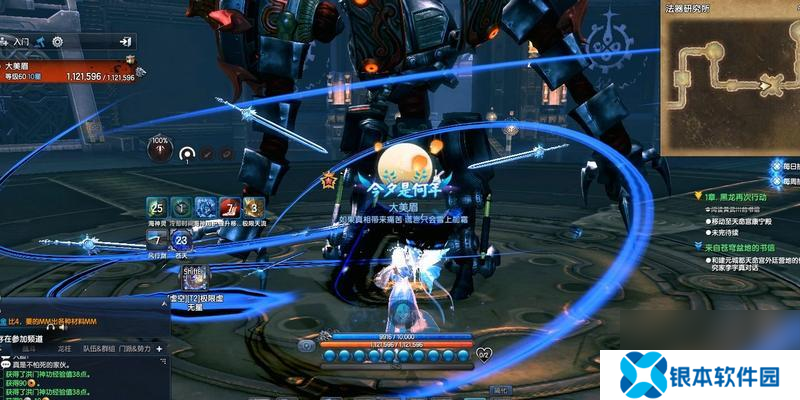
Task: Click the red skill icon showing 7
Action: click(x=229, y=207)
